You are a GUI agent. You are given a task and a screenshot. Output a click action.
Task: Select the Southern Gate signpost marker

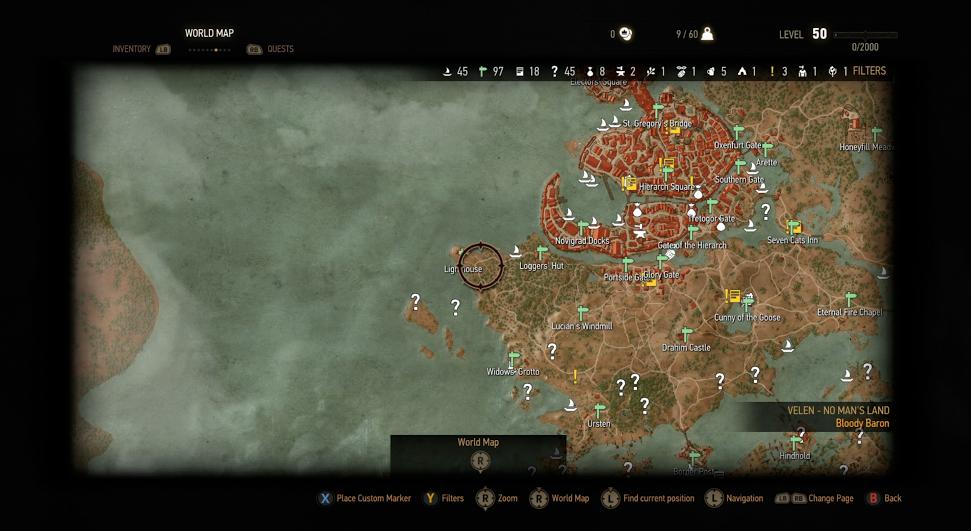coord(741,167)
